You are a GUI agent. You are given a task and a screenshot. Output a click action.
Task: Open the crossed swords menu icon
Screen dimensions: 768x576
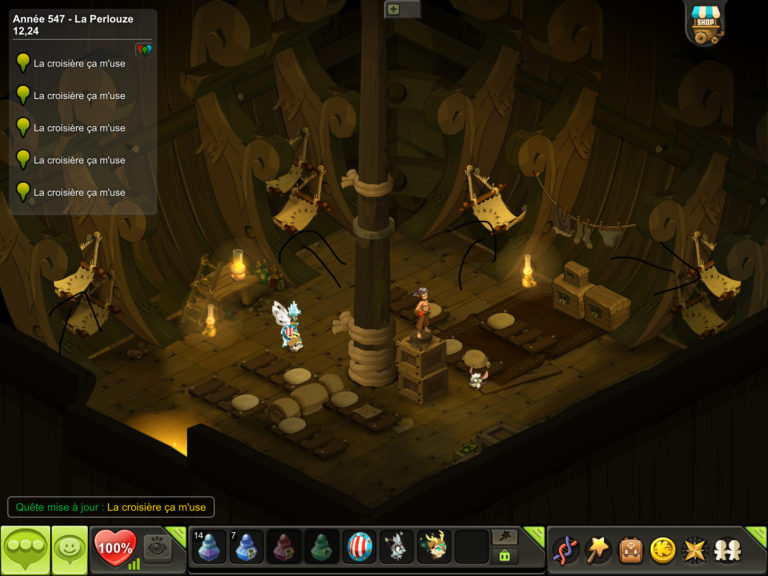point(694,549)
